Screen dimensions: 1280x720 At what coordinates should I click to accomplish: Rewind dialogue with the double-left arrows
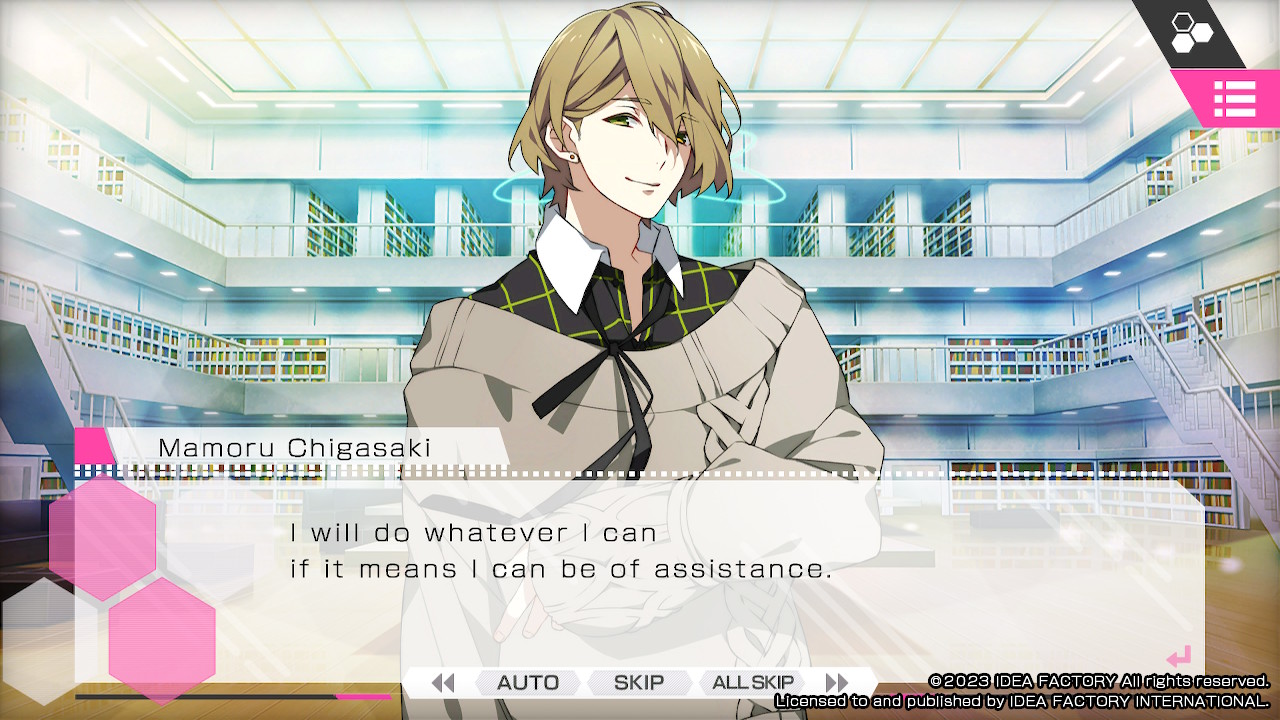443,683
